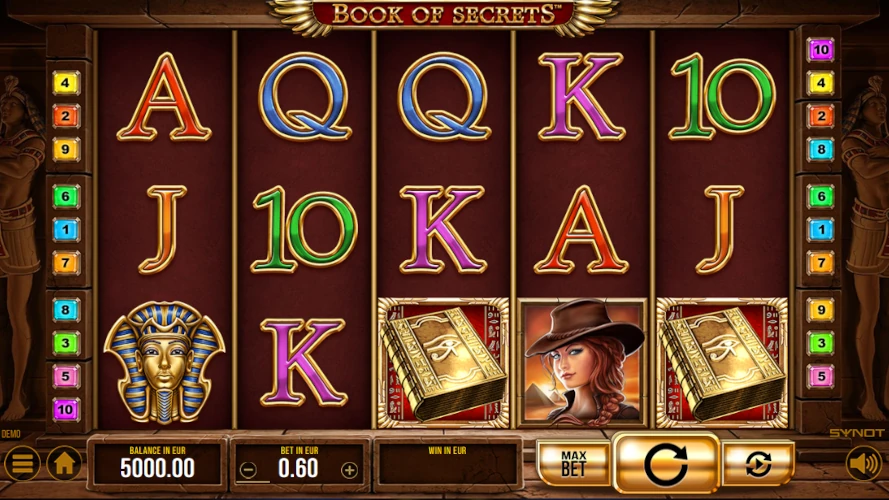
Task: Decrease the bet with the minus button
Action: click(249, 469)
